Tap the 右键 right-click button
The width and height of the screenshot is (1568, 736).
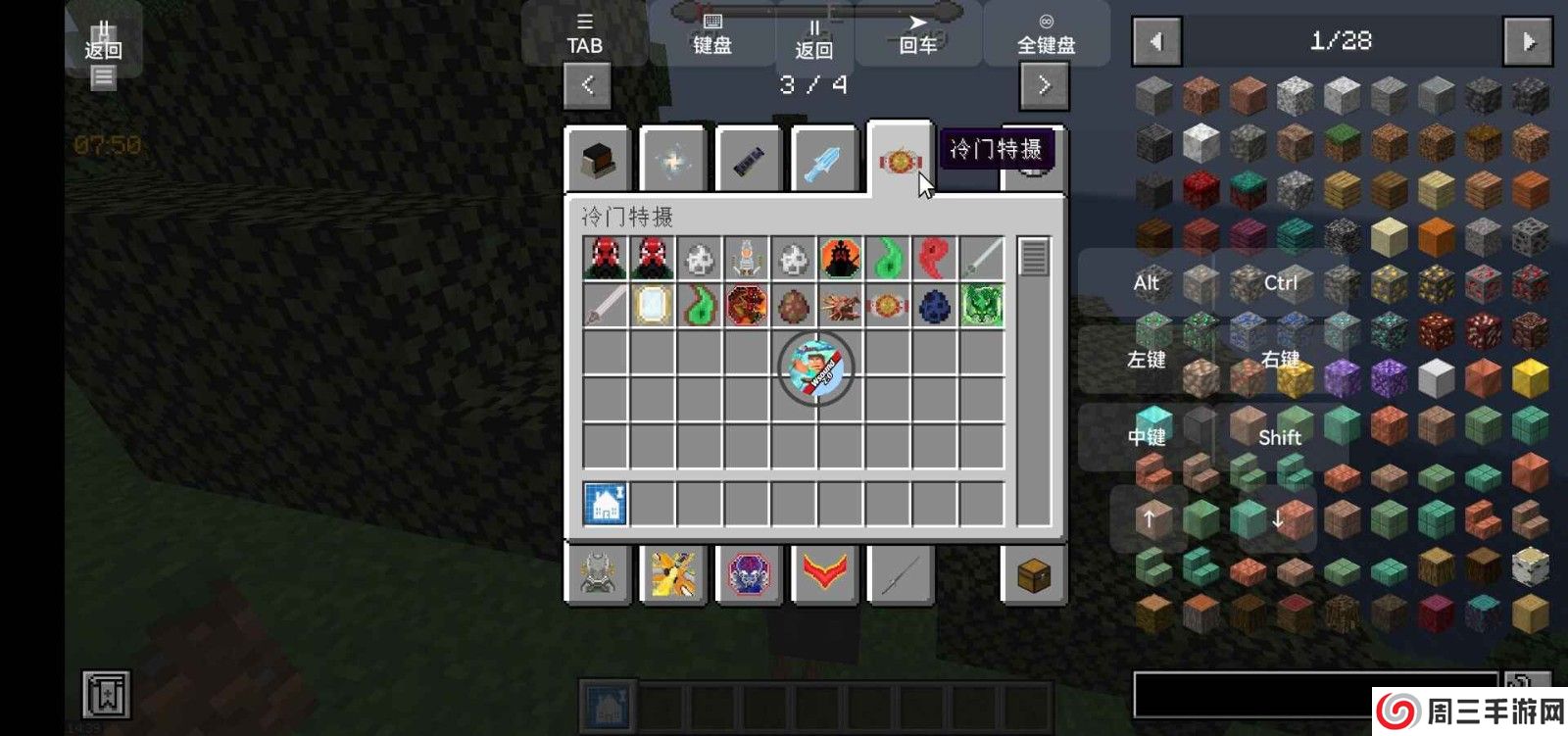(x=1280, y=360)
